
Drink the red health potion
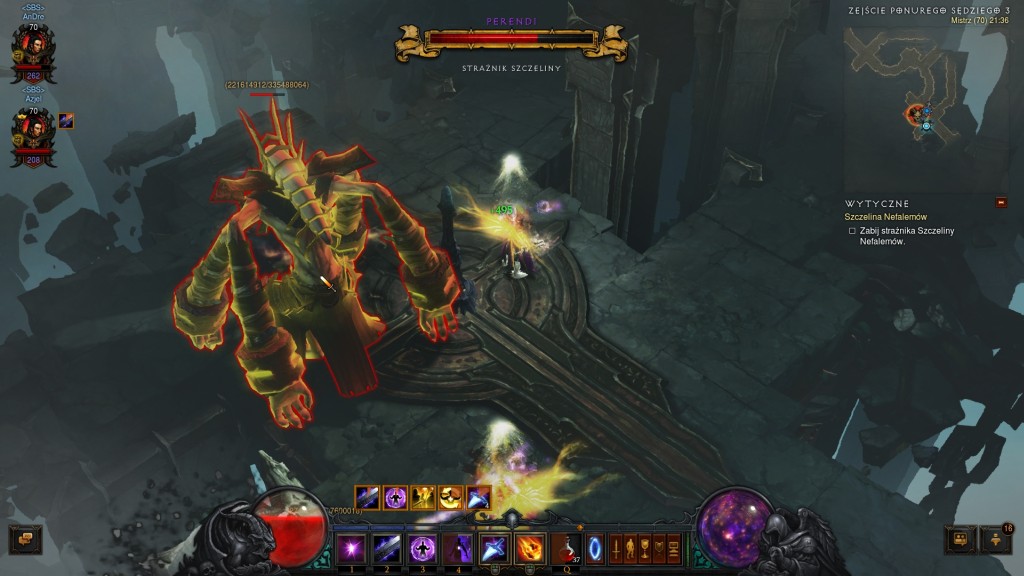[x=565, y=549]
